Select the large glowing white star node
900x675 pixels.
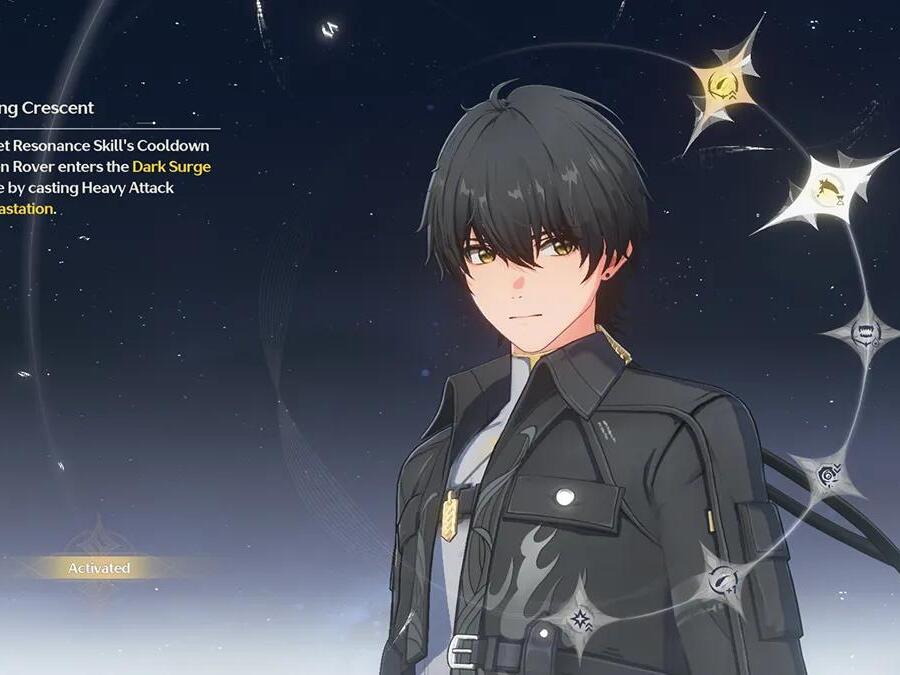point(827,189)
